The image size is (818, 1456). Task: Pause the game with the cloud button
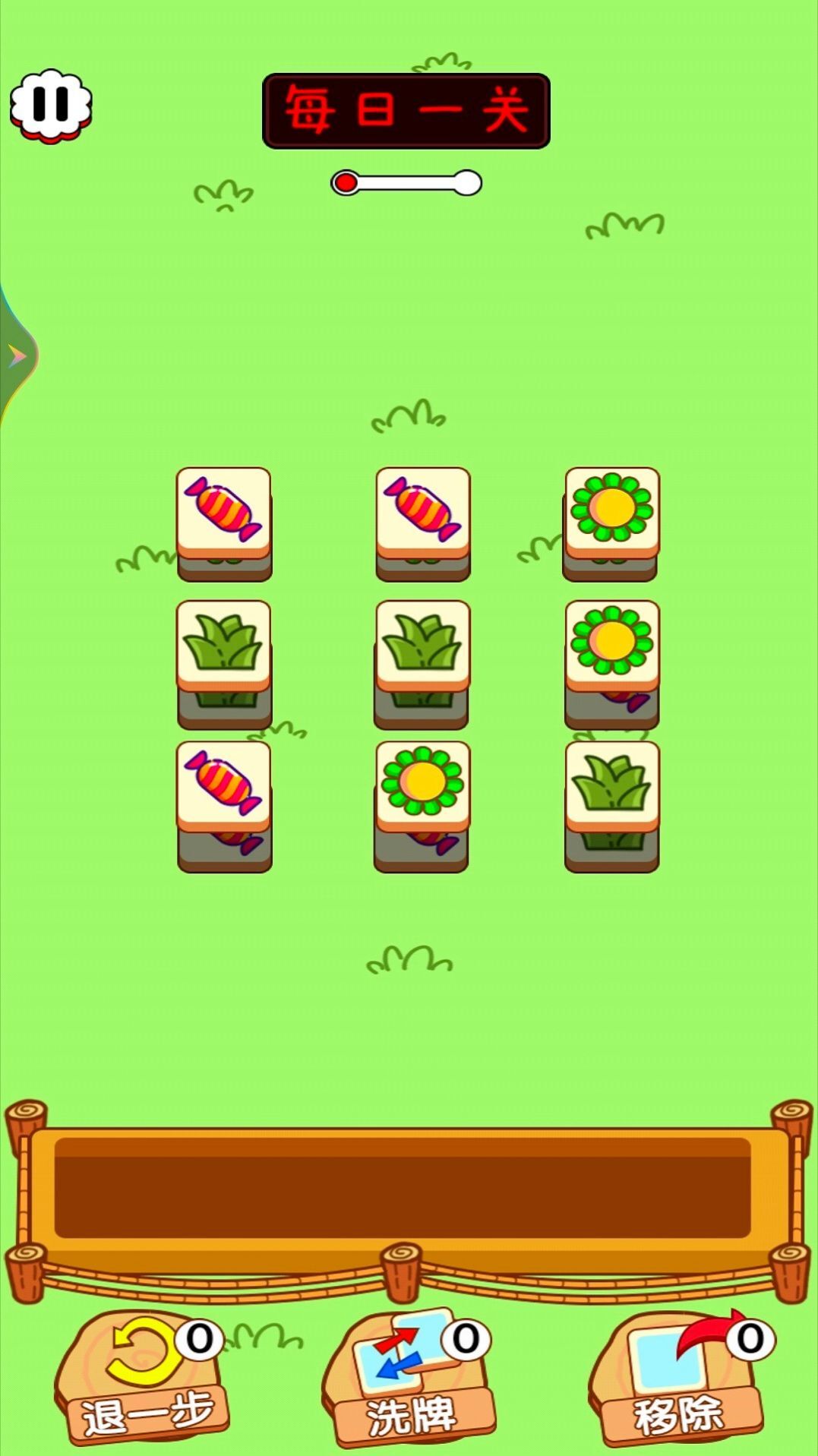51,105
